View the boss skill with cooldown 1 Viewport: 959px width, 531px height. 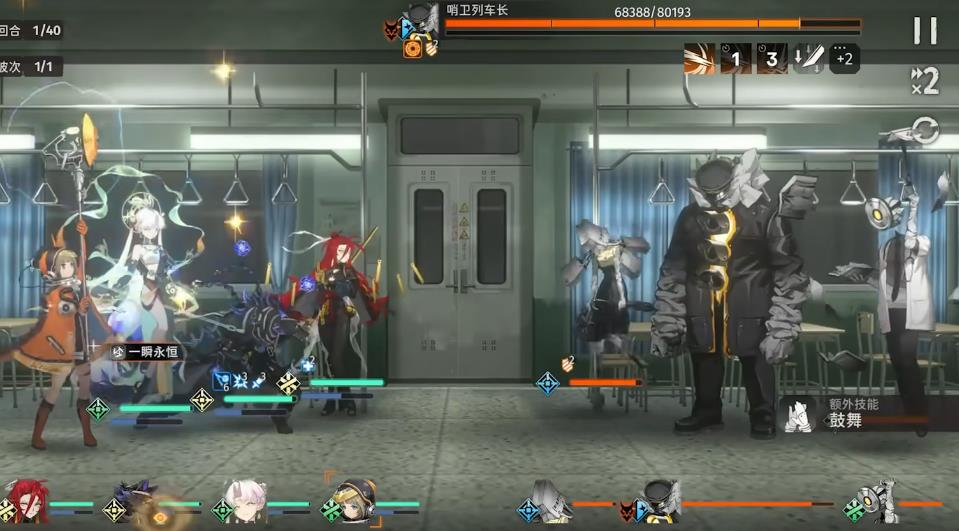[736, 59]
